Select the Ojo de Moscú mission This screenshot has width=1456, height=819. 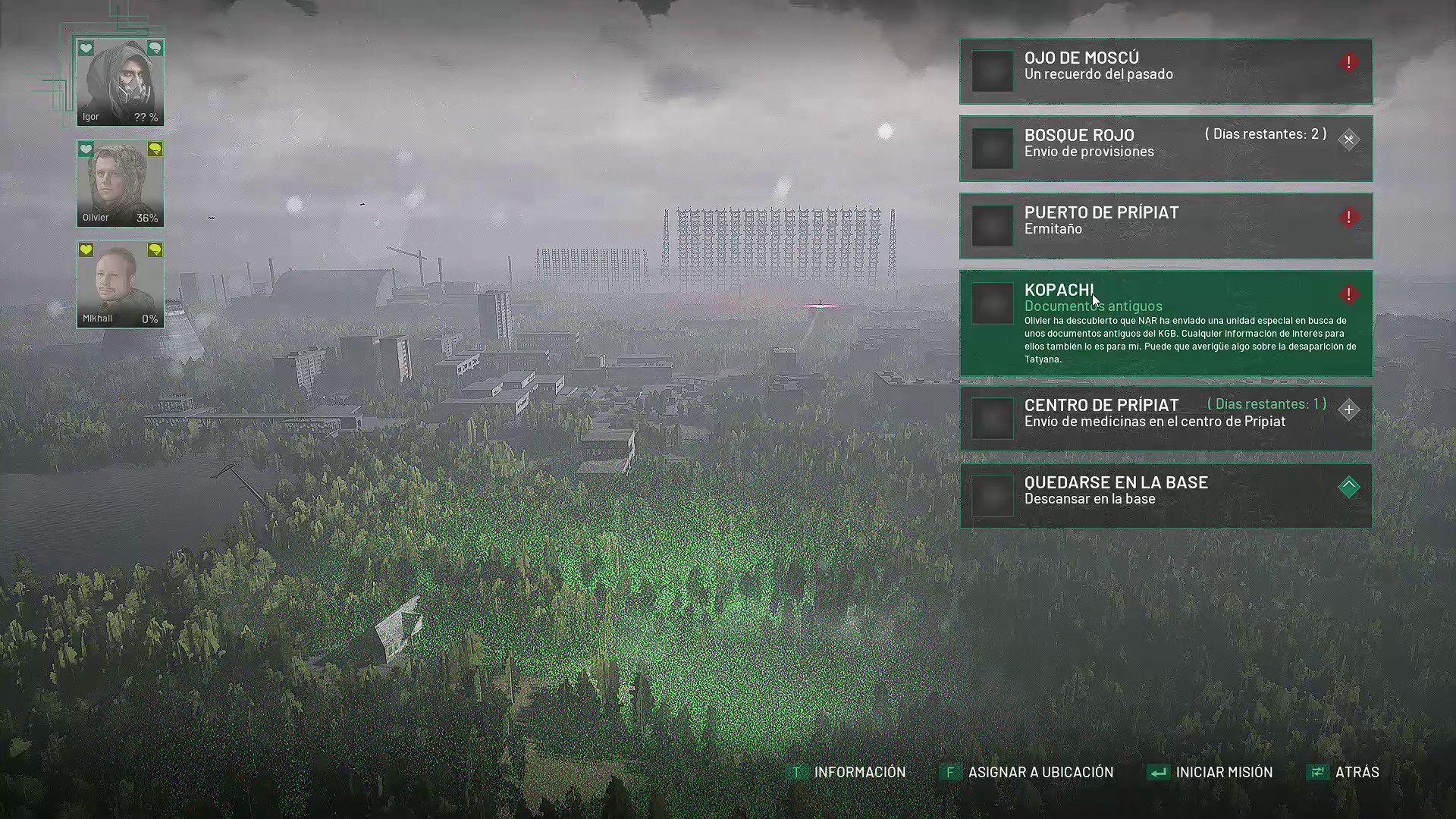click(1166, 71)
